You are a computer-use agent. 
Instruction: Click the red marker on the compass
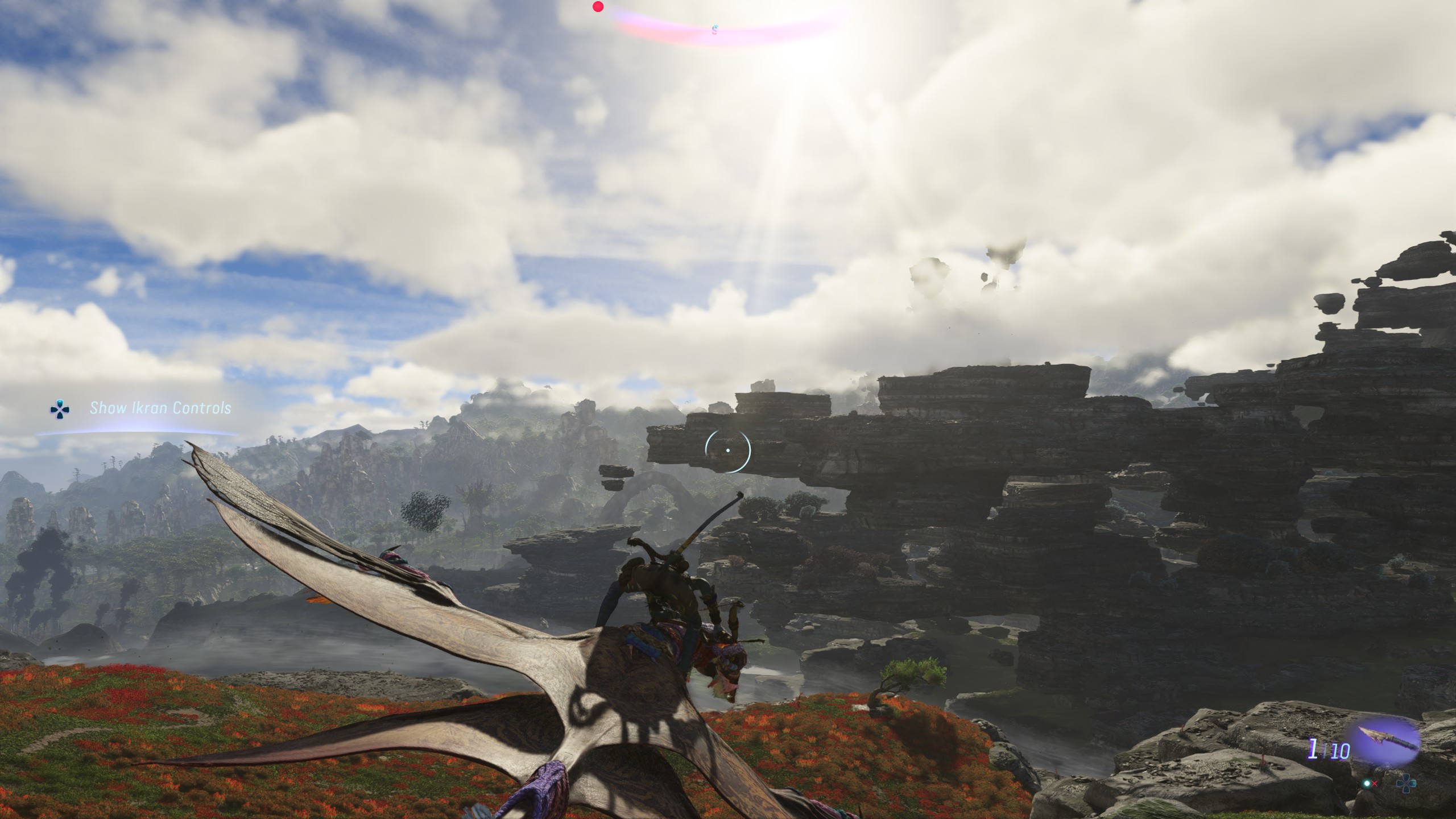tap(598, 7)
